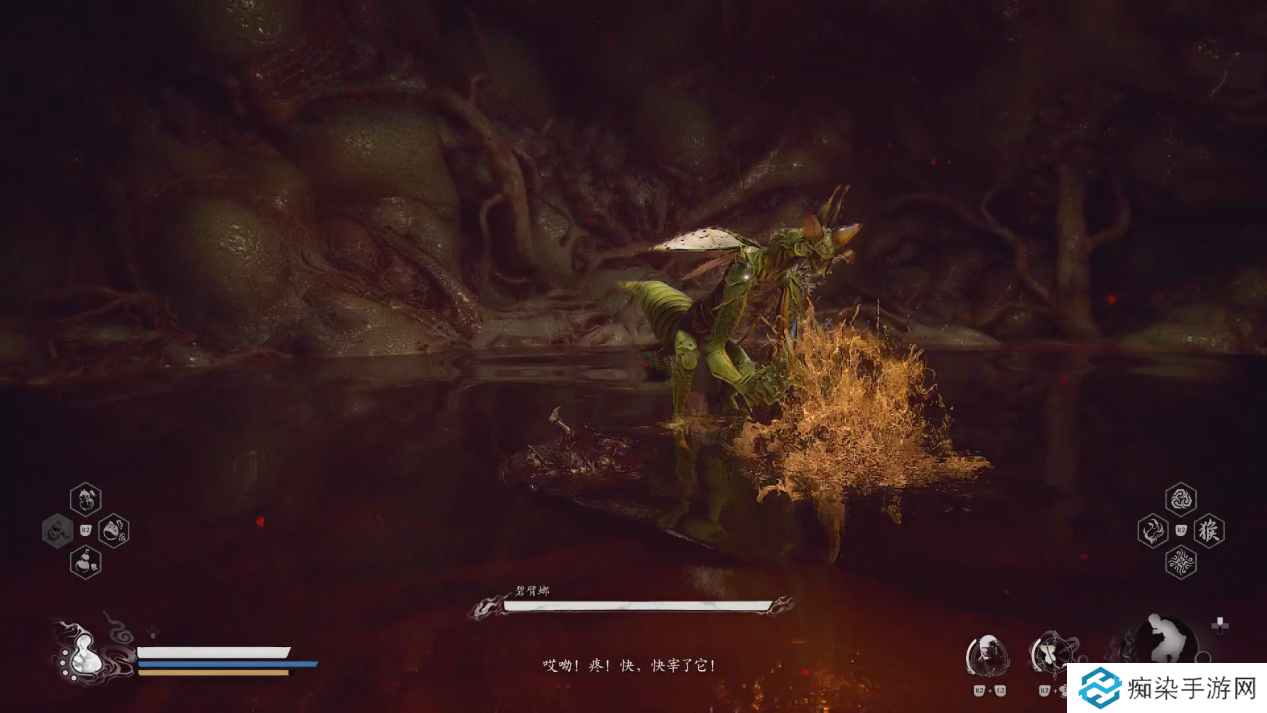Screen dimensions: 1267x713
Task: Cast the top swirling spell hexagon
Action: click(1181, 498)
